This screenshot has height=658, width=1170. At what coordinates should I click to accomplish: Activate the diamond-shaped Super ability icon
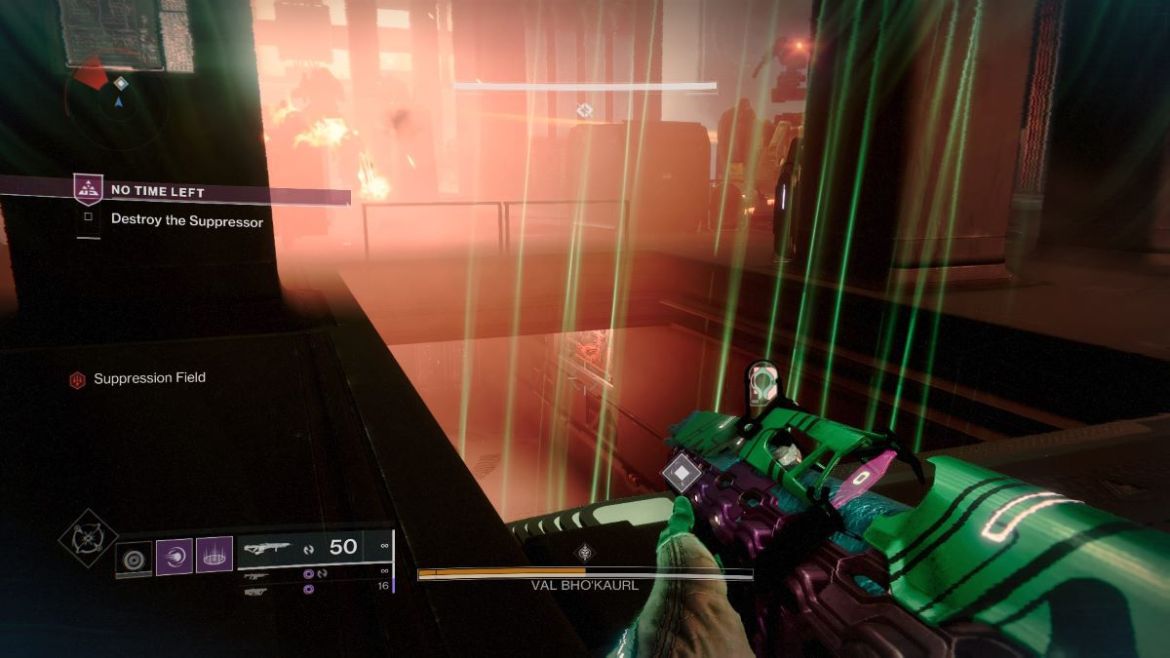[88, 538]
